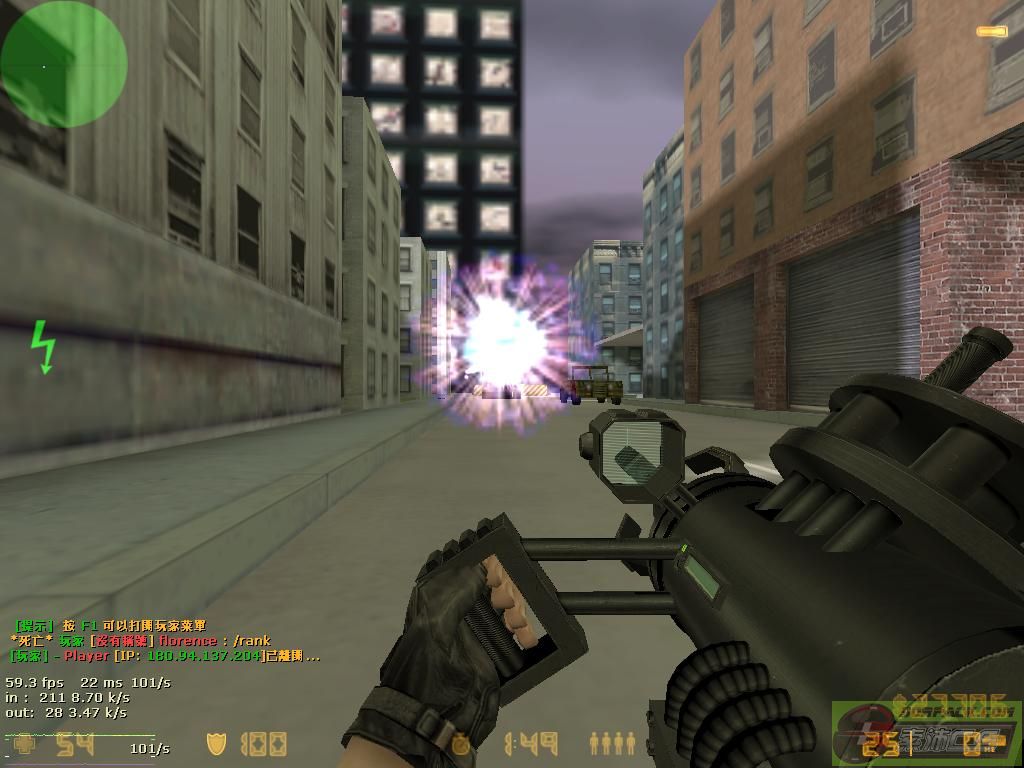Select the hostage figures icon

[612, 743]
